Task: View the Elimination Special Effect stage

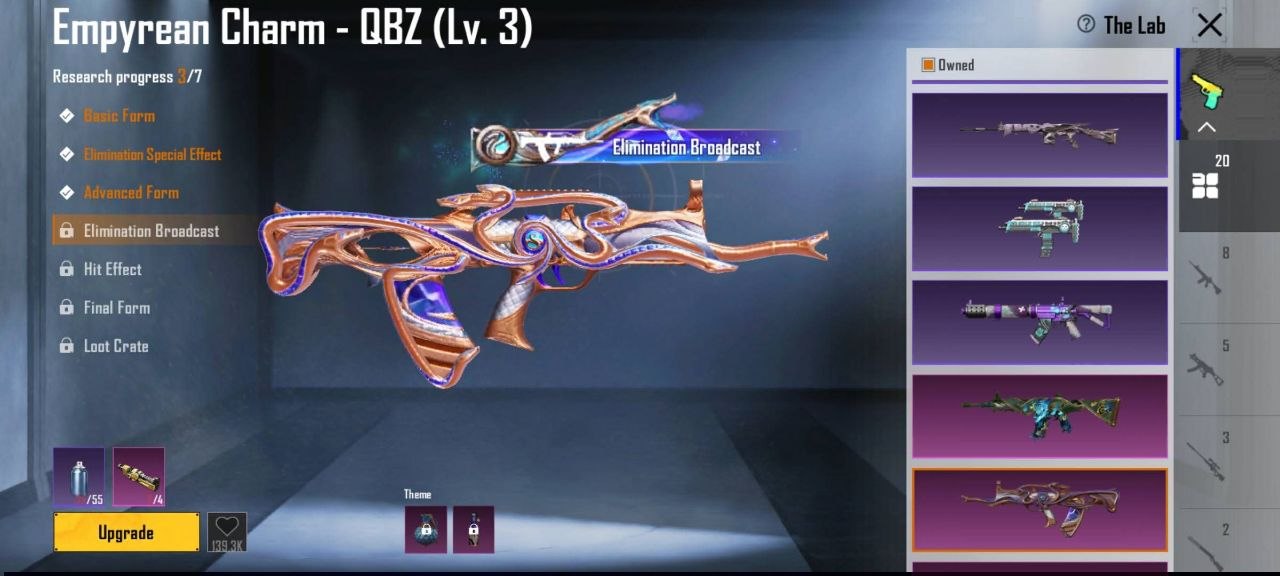Action: point(152,154)
